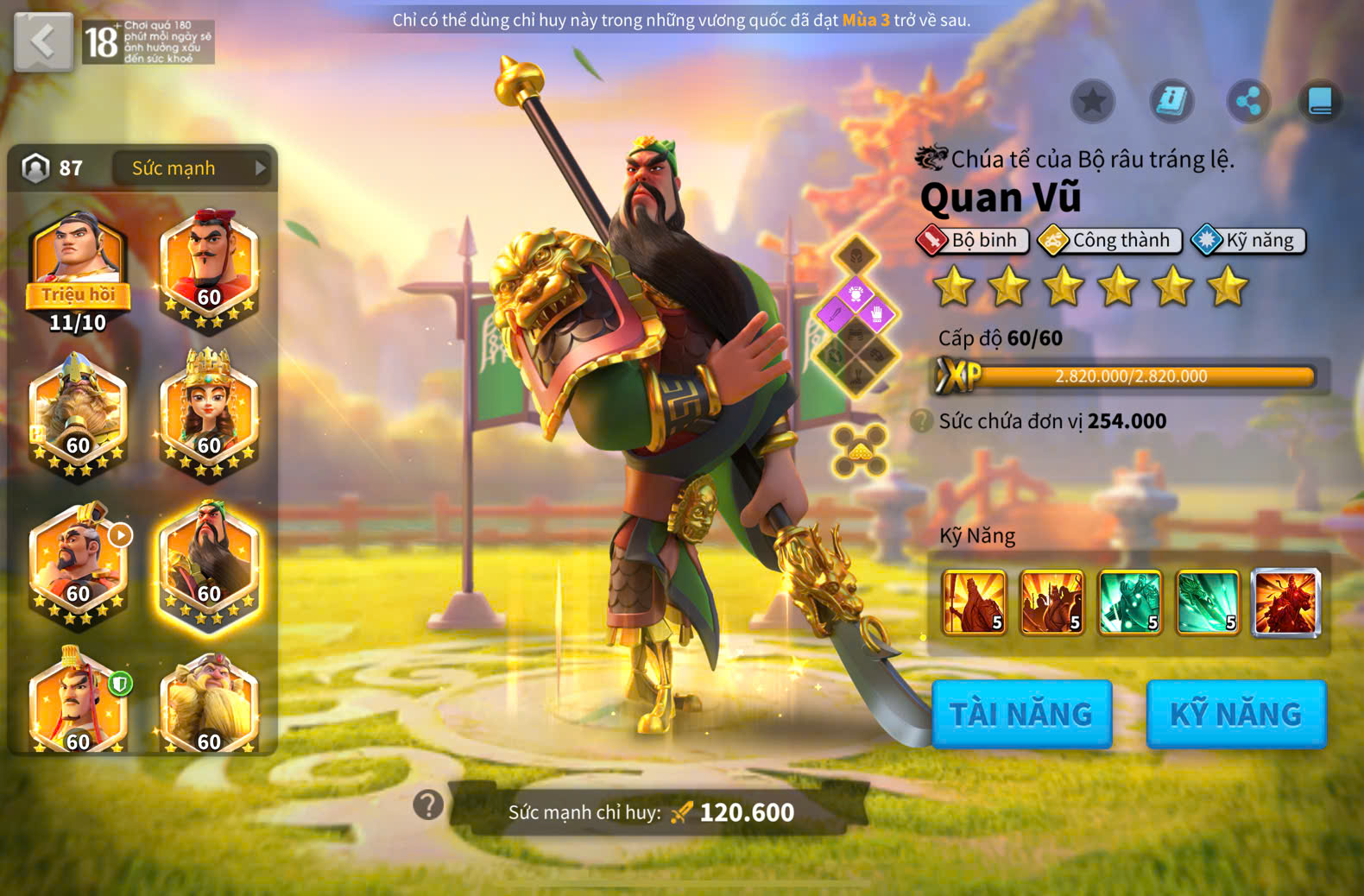1364x896 pixels.
Task: Mark commander with the star favorite icon
Action: (1093, 102)
